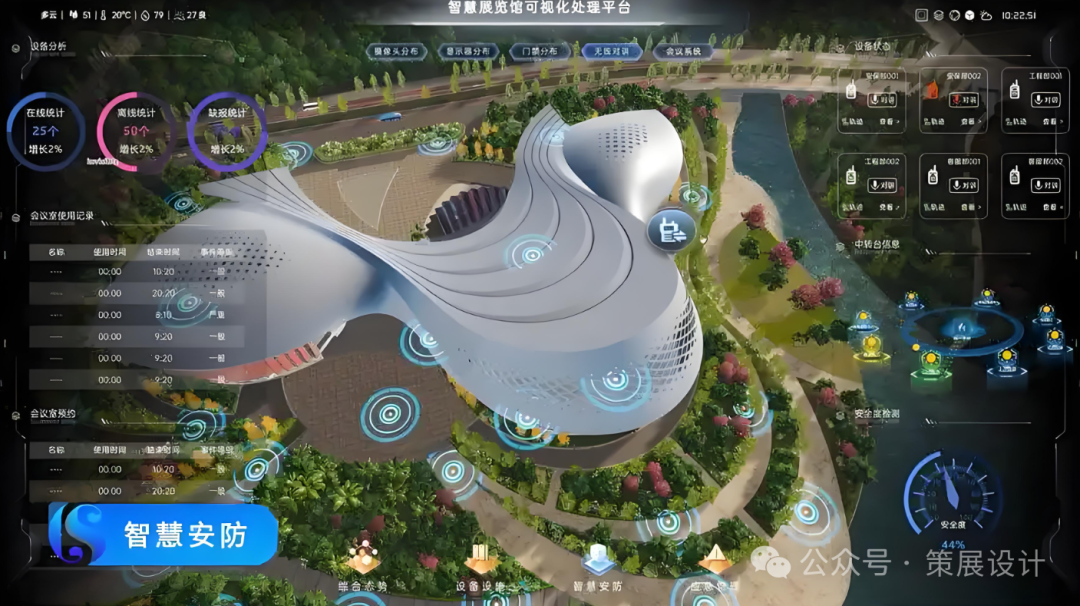Start 对讲 intercom with 工程部002
Image resolution: width=1080 pixels, height=606 pixels.
[881, 185]
